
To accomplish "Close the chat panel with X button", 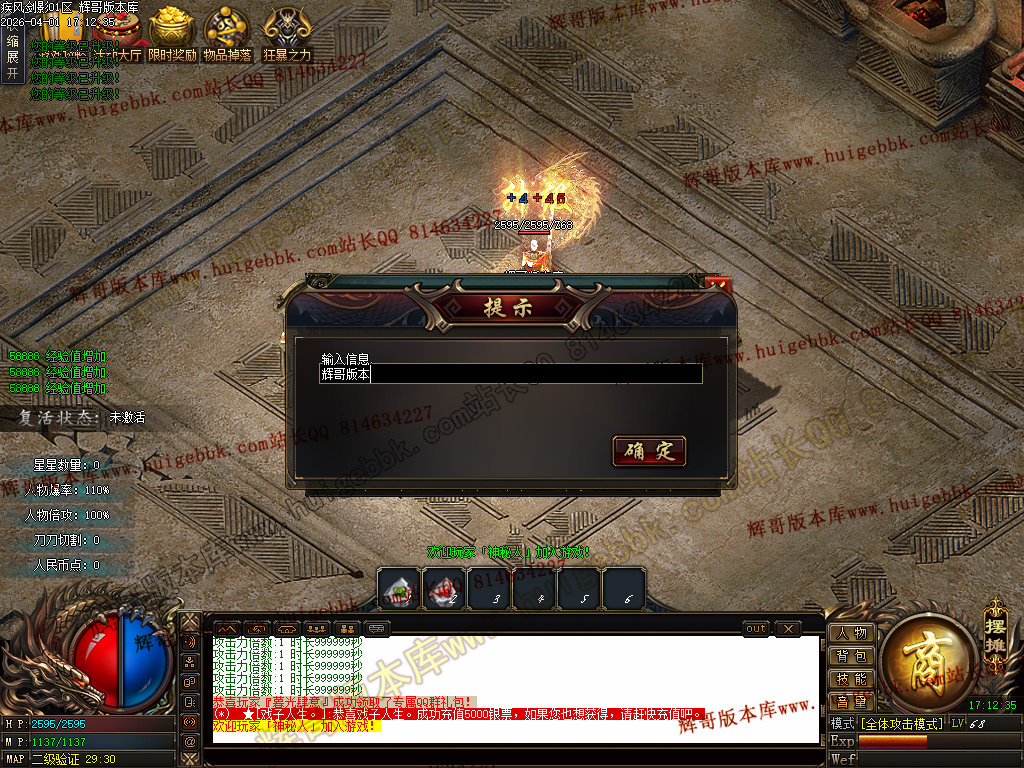I will point(787,628).
